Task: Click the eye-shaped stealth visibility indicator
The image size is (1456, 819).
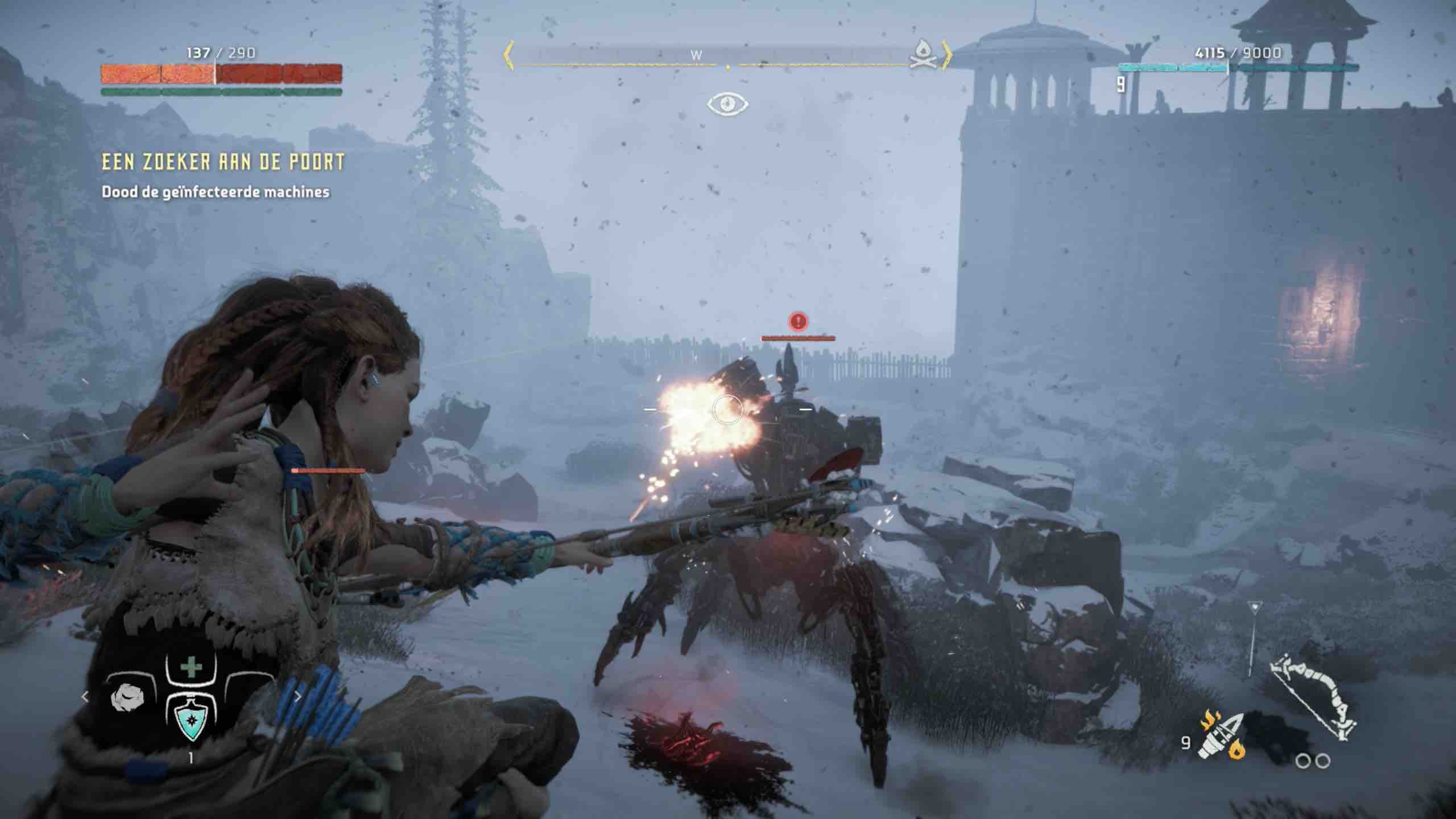Action: (727, 104)
